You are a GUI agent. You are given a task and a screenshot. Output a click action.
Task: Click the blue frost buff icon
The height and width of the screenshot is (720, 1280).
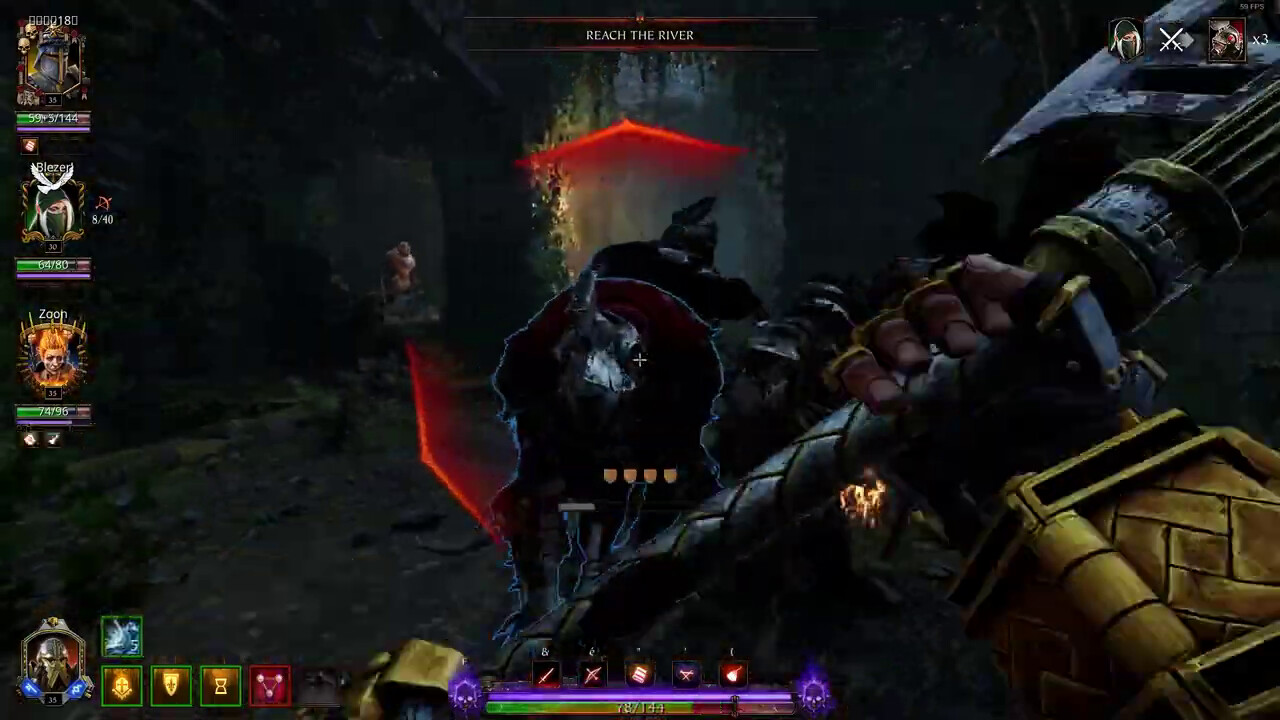pyautogui.click(x=122, y=637)
